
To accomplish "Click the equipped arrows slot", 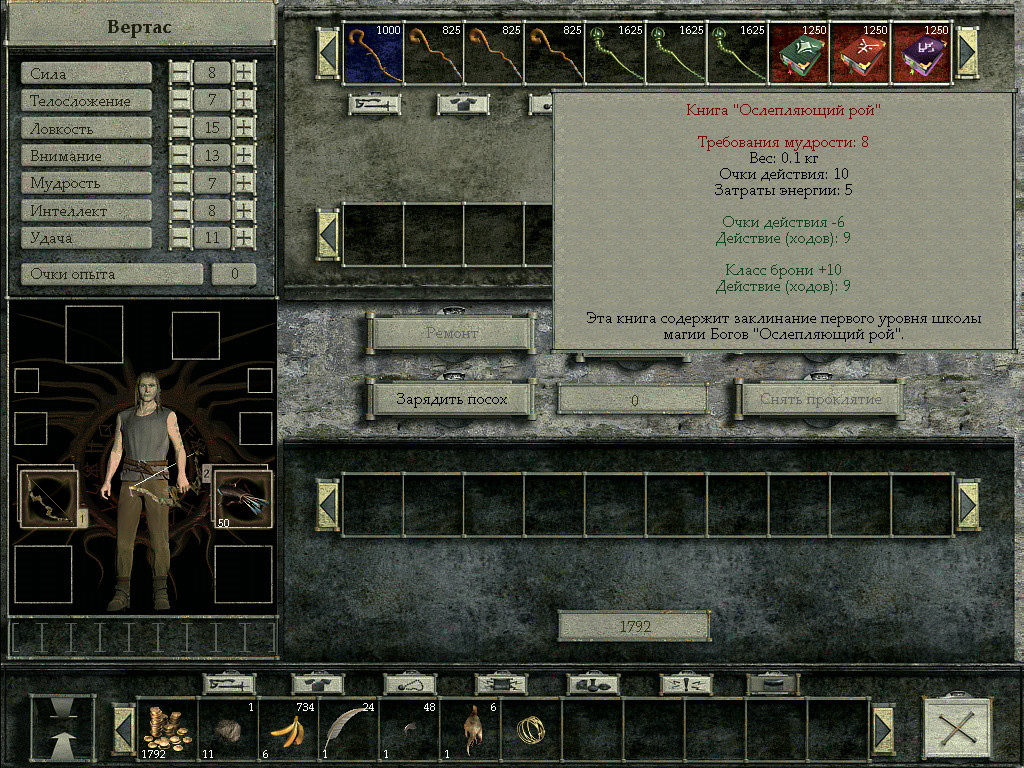I will pos(243,498).
